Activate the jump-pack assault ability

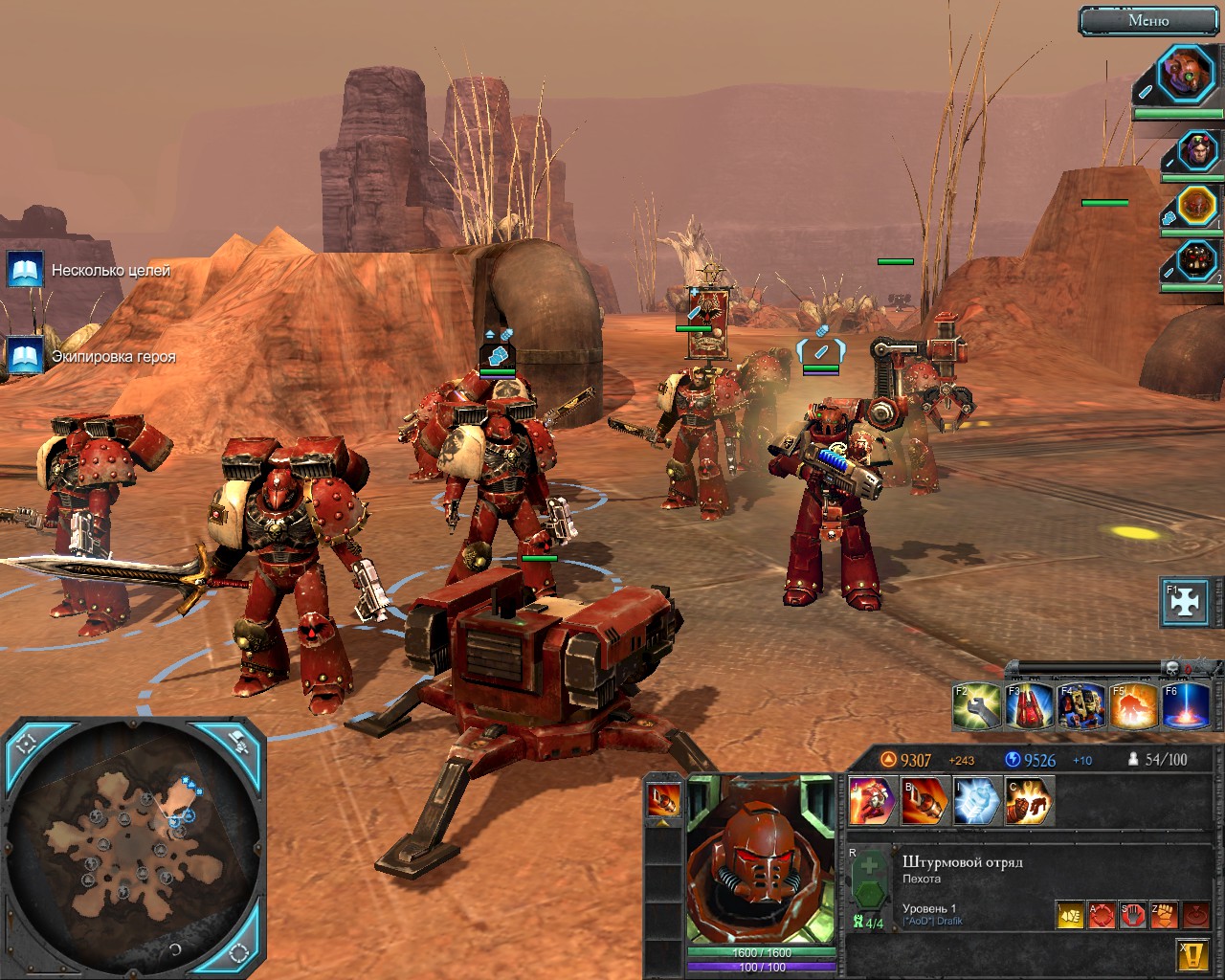872,800
